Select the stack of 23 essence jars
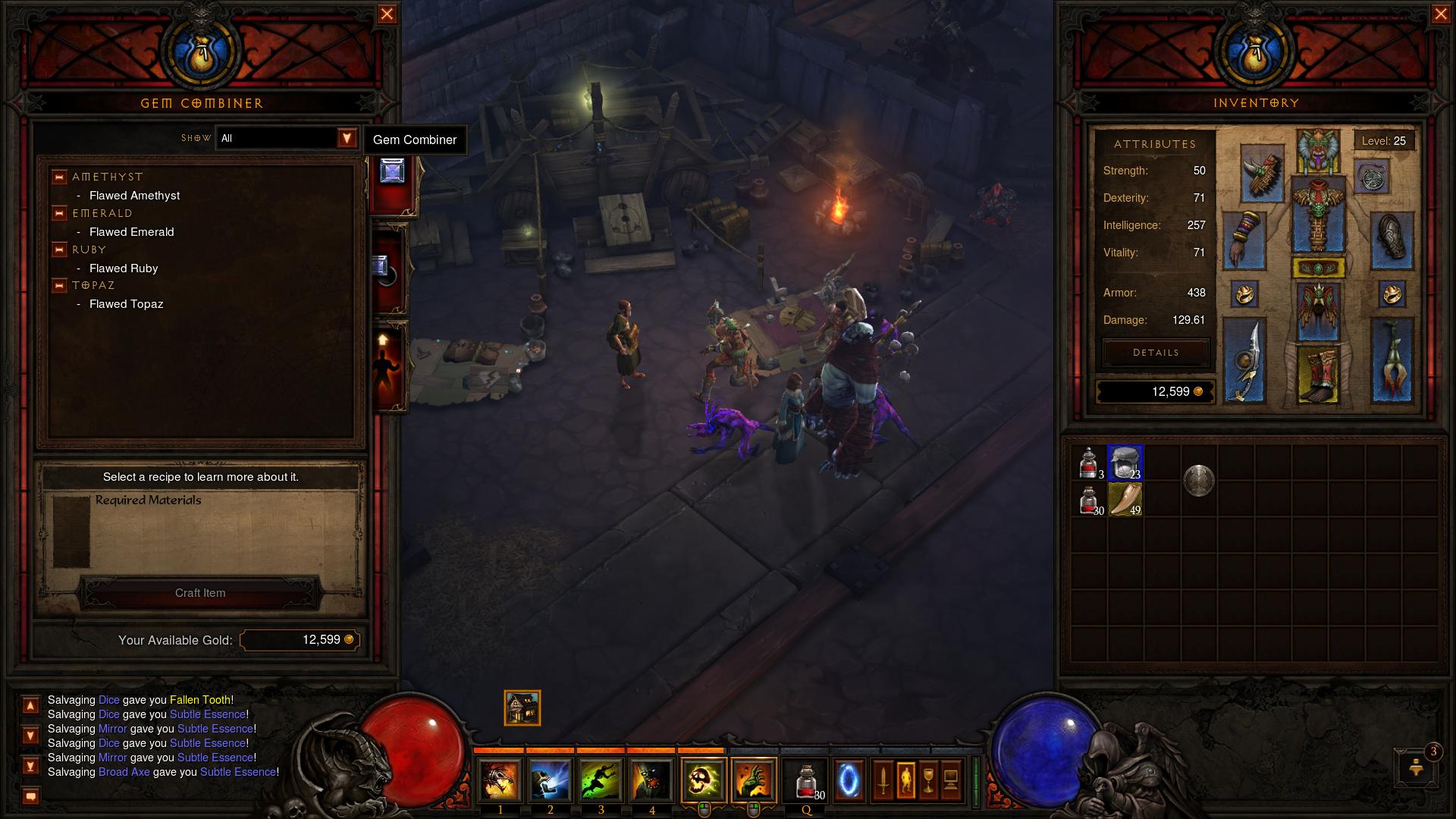This screenshot has width=1456, height=819. point(1125,463)
